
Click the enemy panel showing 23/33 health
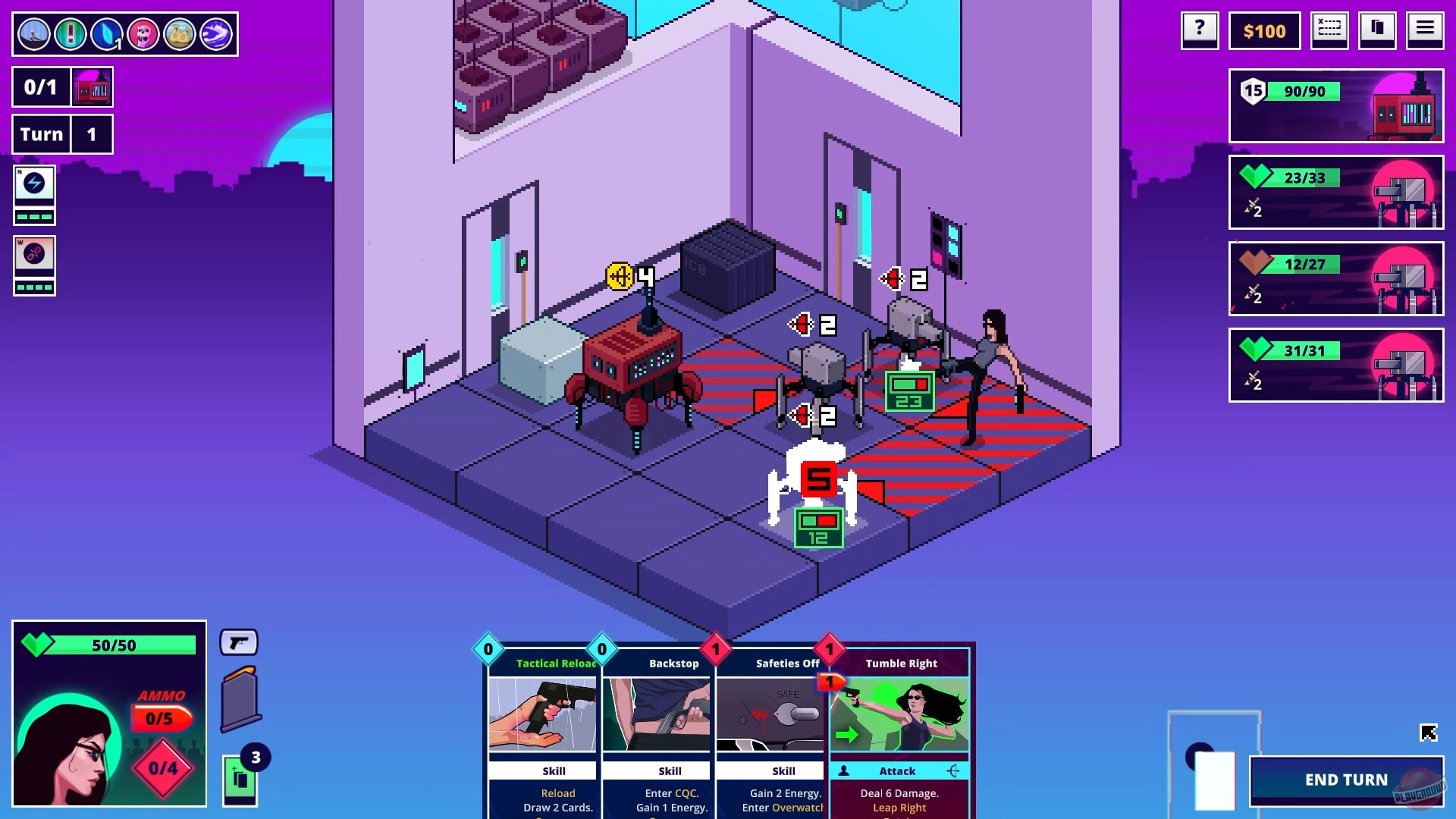pyautogui.click(x=1335, y=193)
